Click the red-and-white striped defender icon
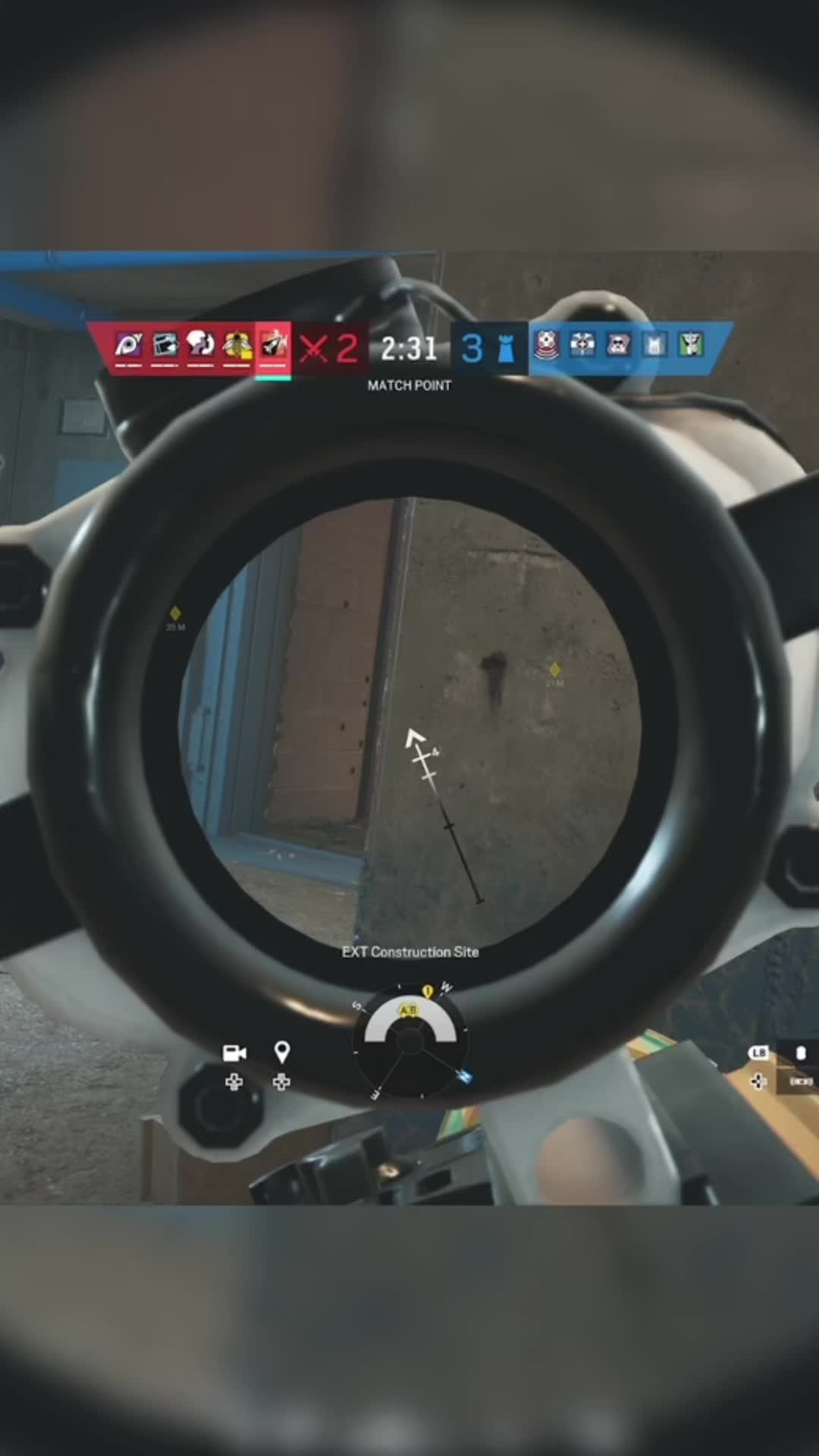This screenshot has height=1456, width=819. (x=546, y=345)
